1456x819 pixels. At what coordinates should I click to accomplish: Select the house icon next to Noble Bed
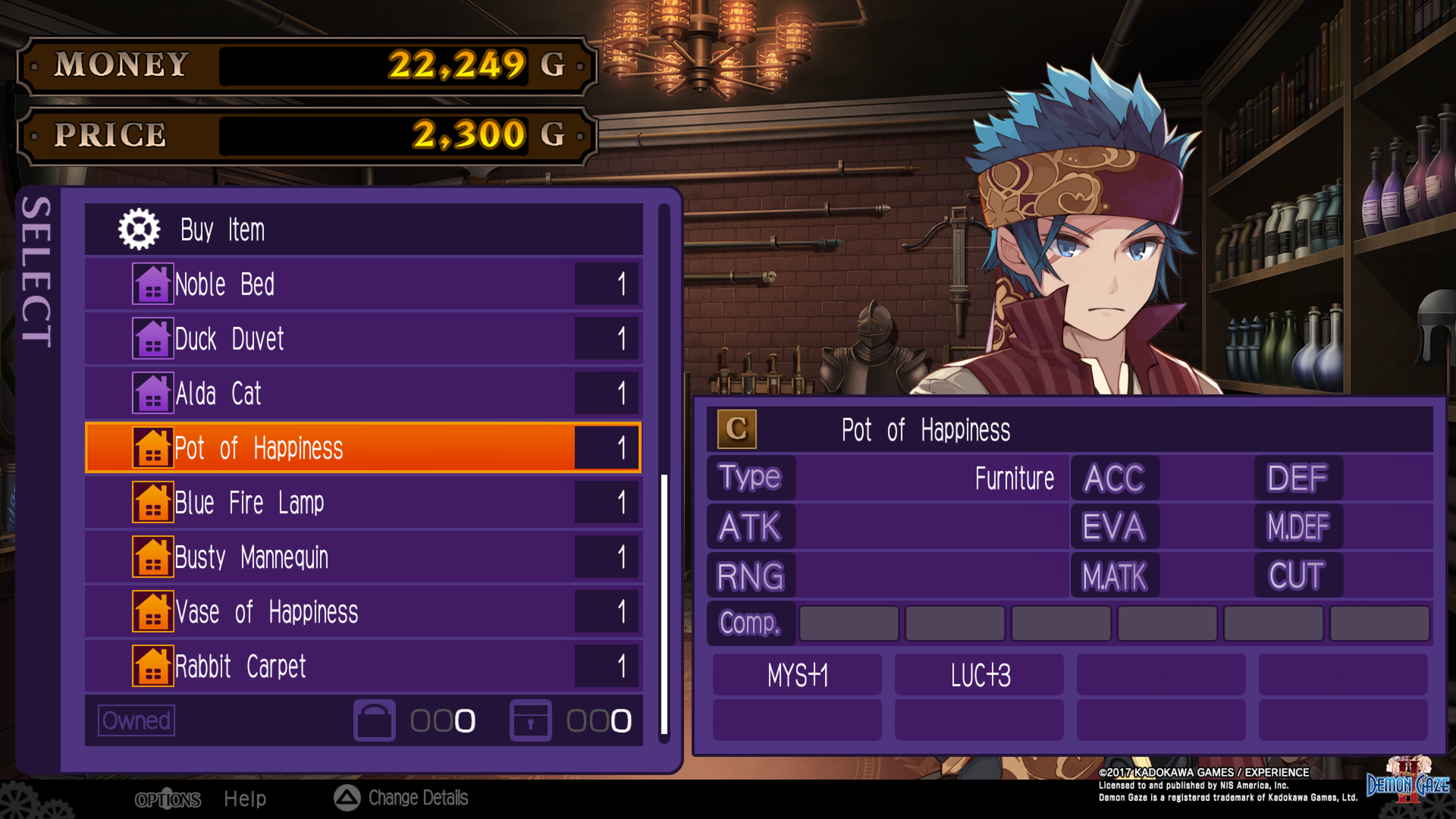153,284
